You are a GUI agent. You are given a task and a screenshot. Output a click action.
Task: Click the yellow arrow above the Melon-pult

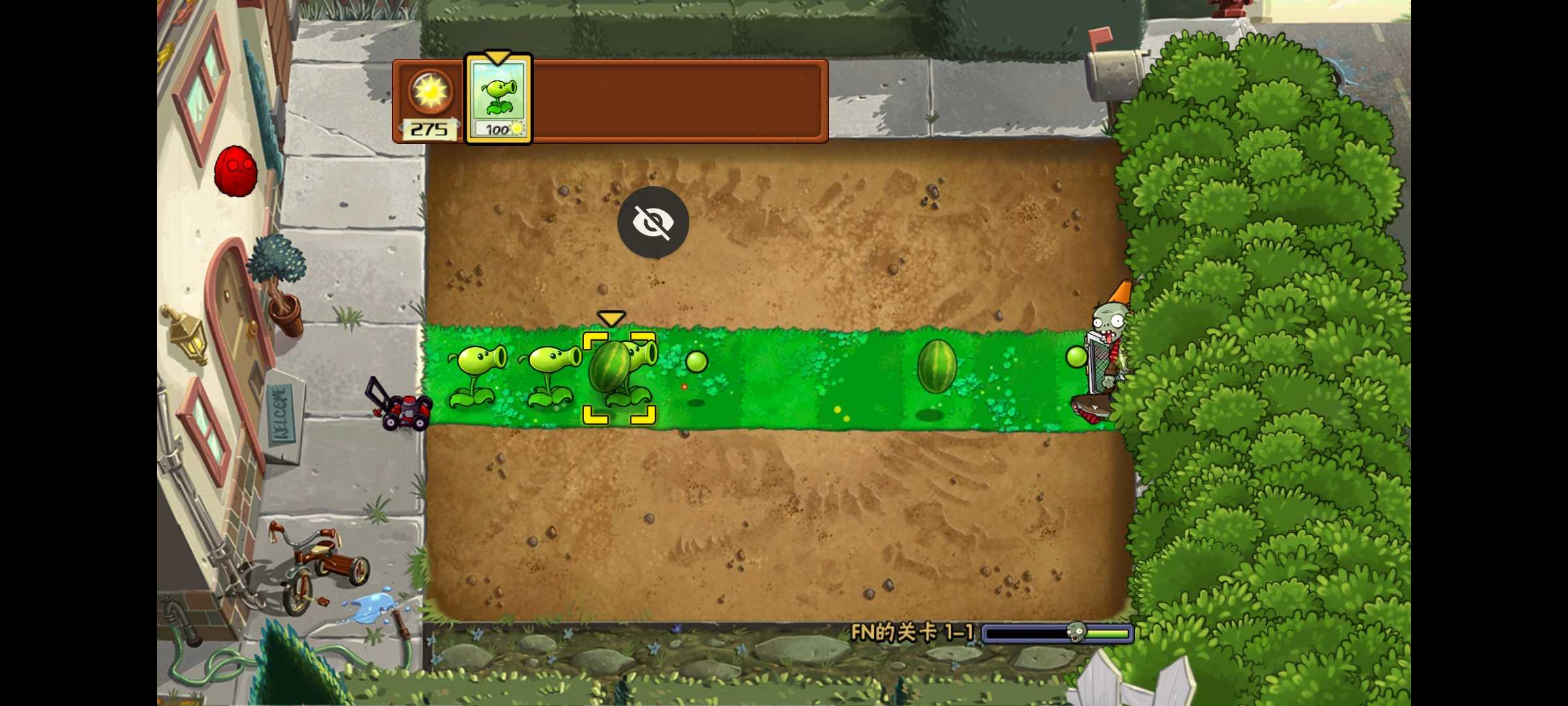[612, 318]
